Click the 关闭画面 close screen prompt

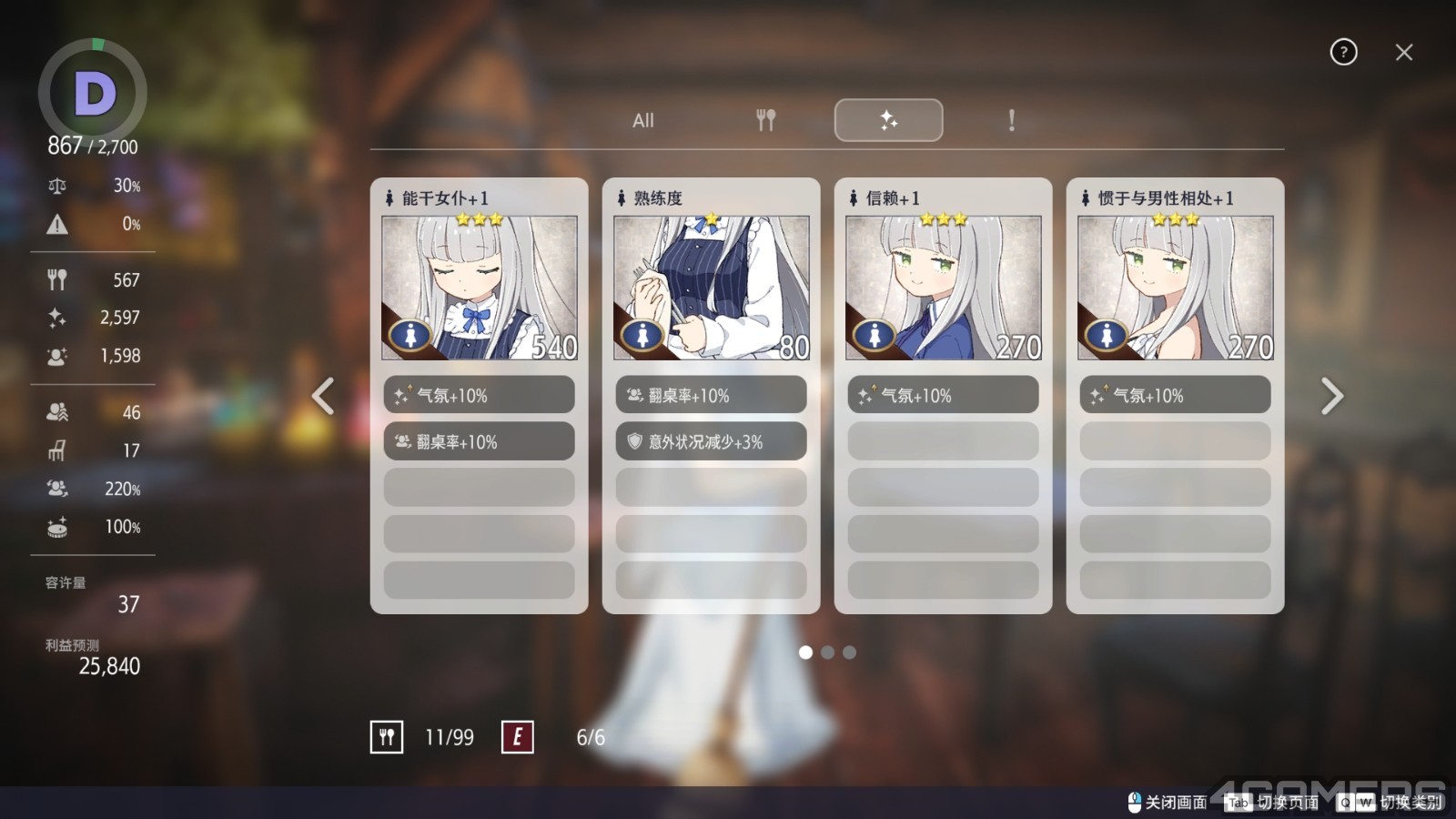click(1168, 802)
